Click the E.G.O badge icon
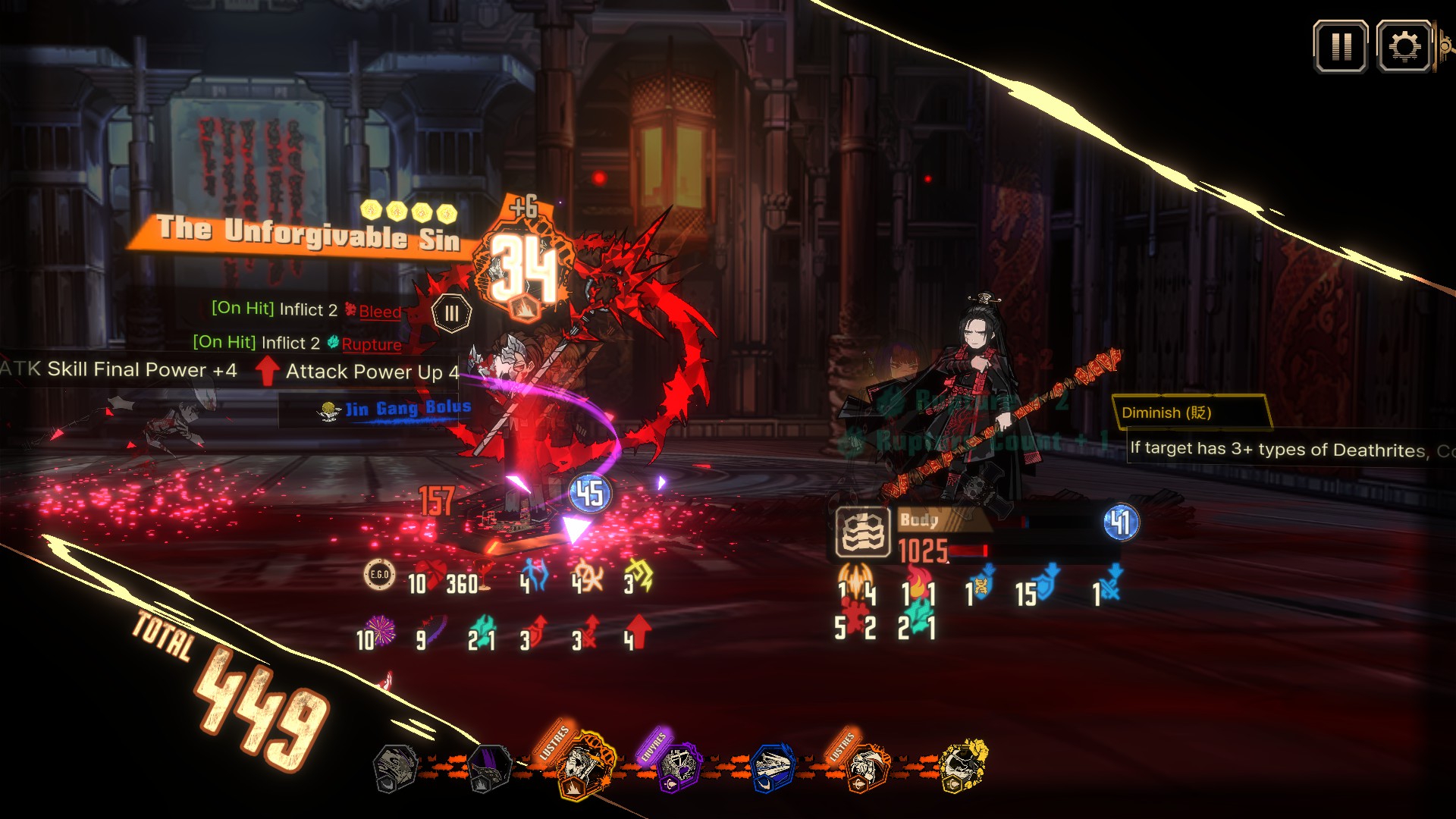This screenshot has height=819, width=1456. click(x=379, y=575)
